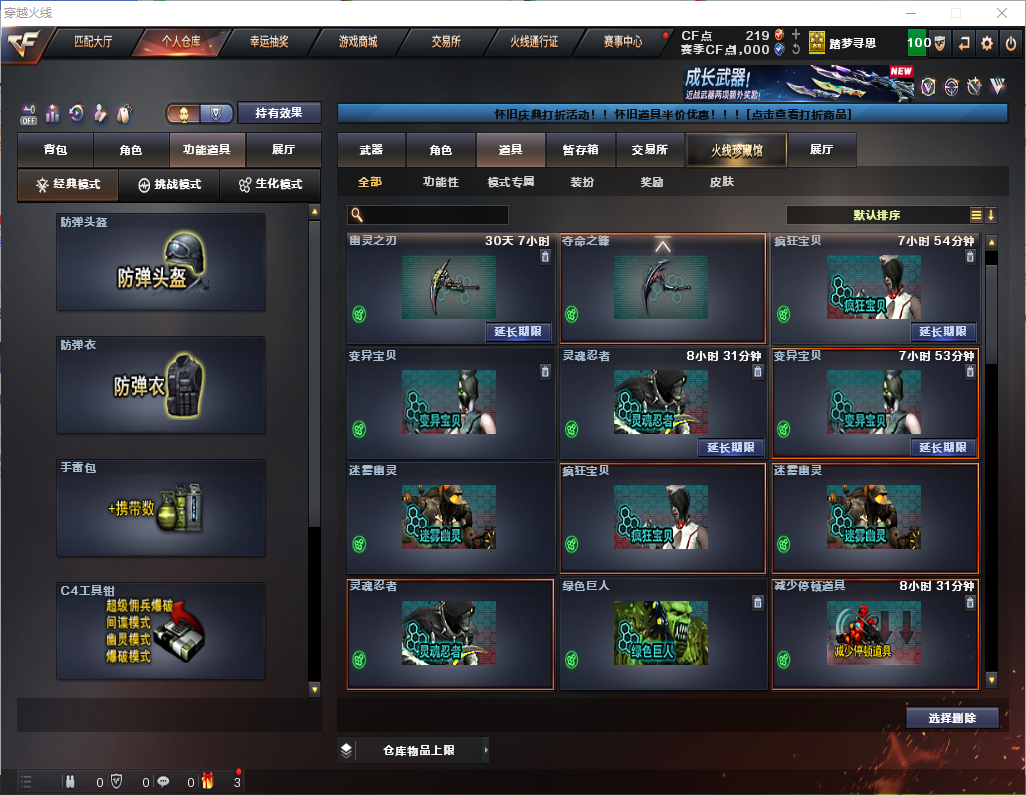The image size is (1026, 795).
Task: Close the game window
Action: [x=1000, y=13]
